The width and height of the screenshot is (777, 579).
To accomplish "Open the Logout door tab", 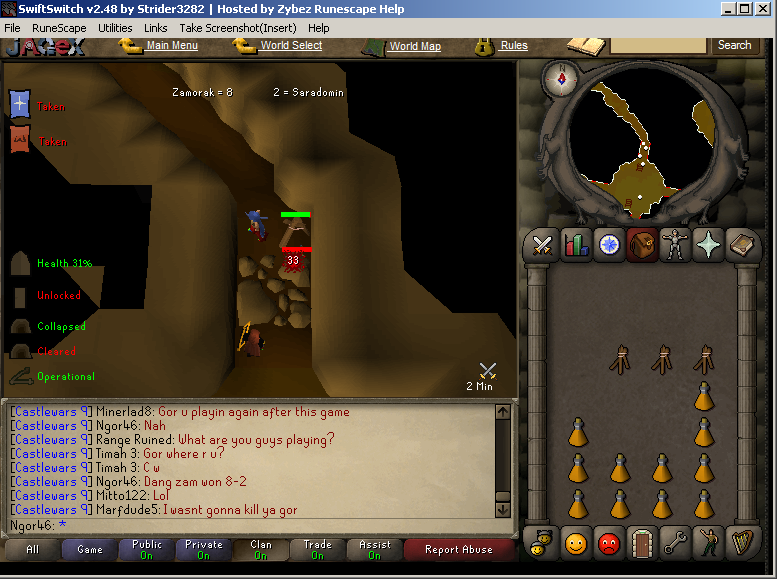I will coord(642,543).
